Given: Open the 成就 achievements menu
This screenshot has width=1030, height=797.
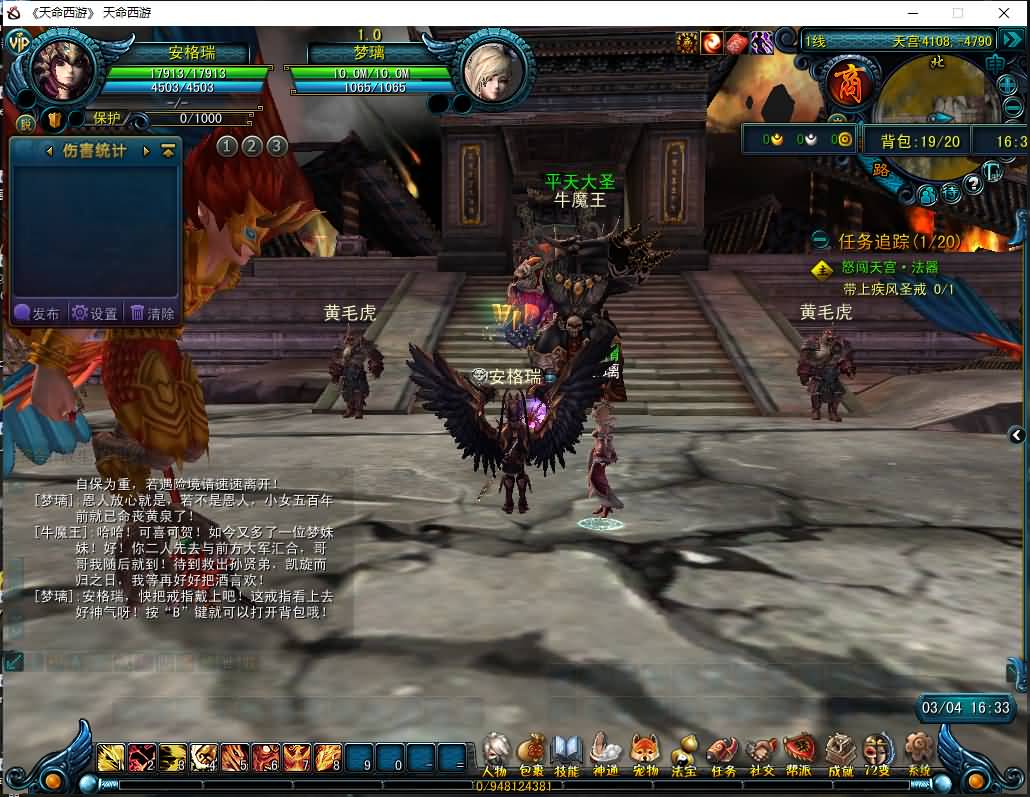Looking at the screenshot, I should (x=840, y=752).
